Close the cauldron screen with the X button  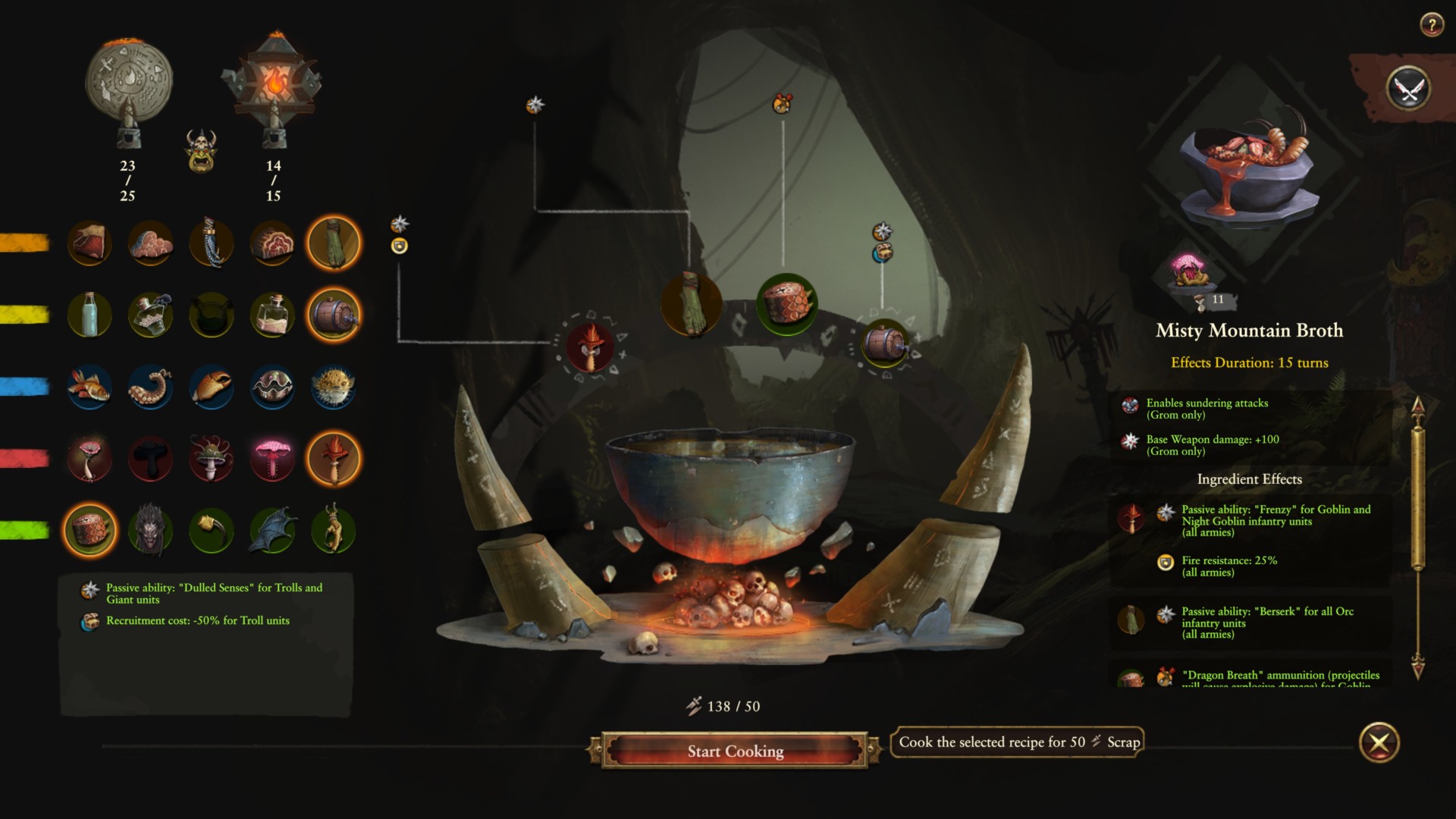1379,742
